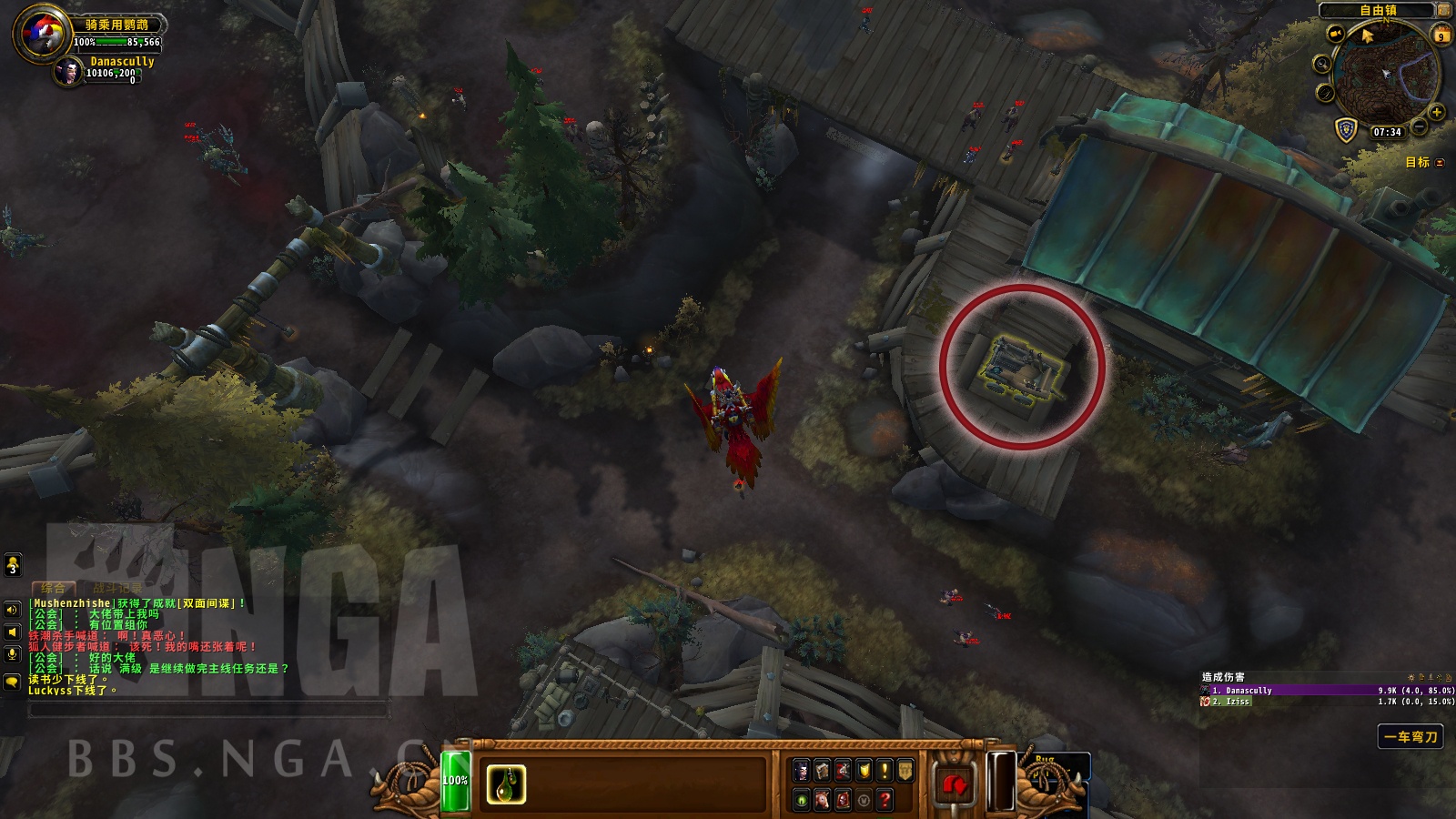Open the mounts horse head icon
The image size is (1456, 819).
[x=823, y=801]
